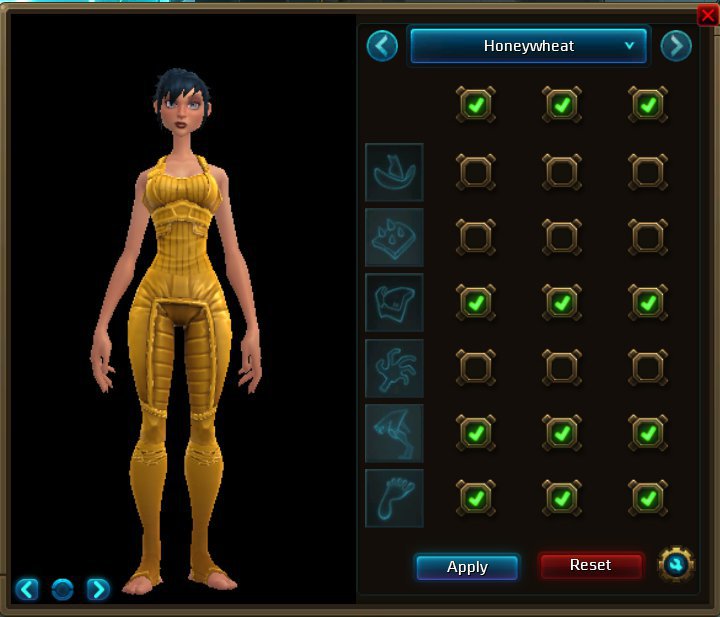
Task: Select the helmet armor slot icon
Action: point(394,172)
